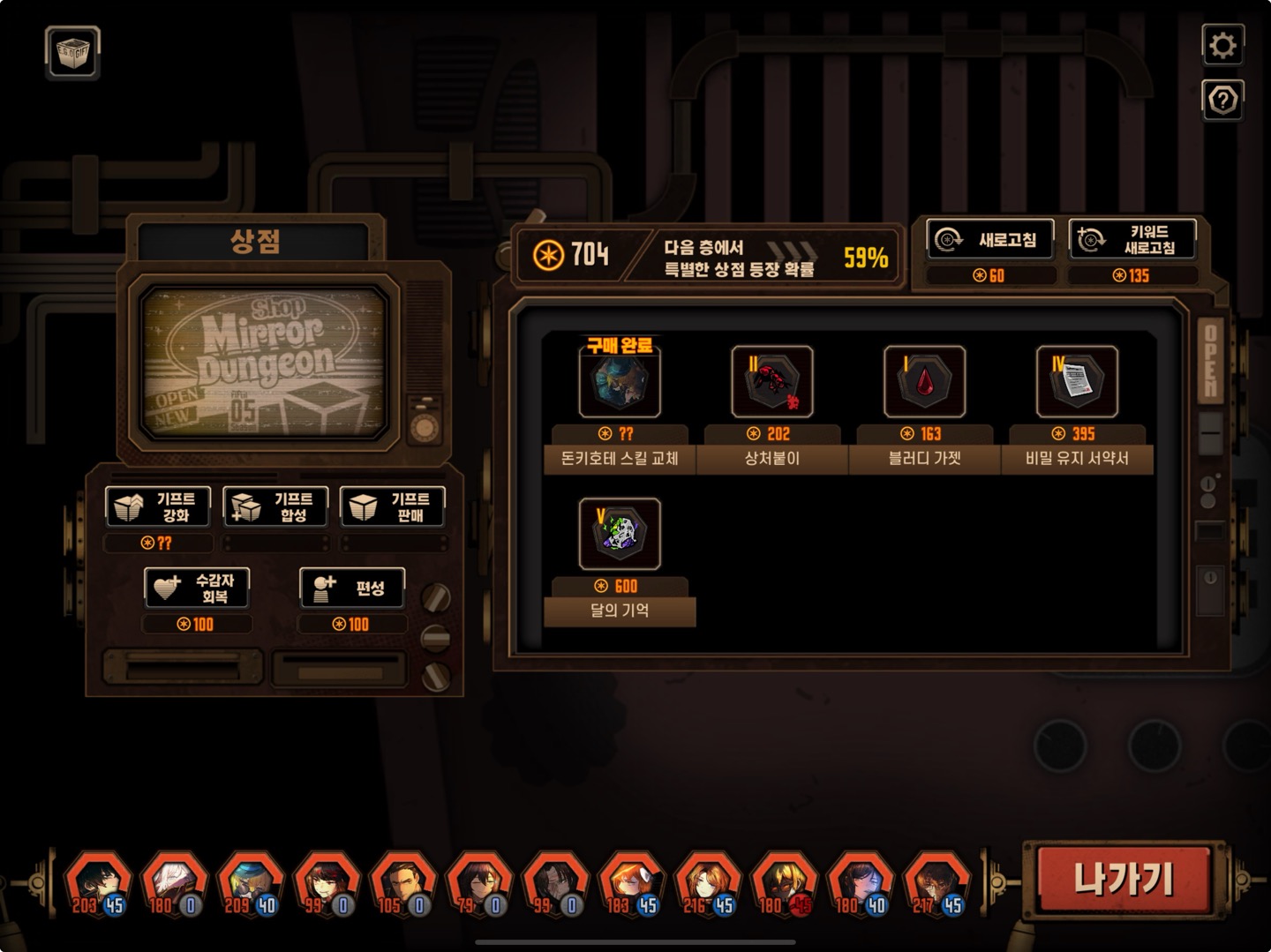This screenshot has height=952, width=1271.
Task: Purchase the 블러디 가젯 blood drop gift
Action: pyautogui.click(x=924, y=382)
